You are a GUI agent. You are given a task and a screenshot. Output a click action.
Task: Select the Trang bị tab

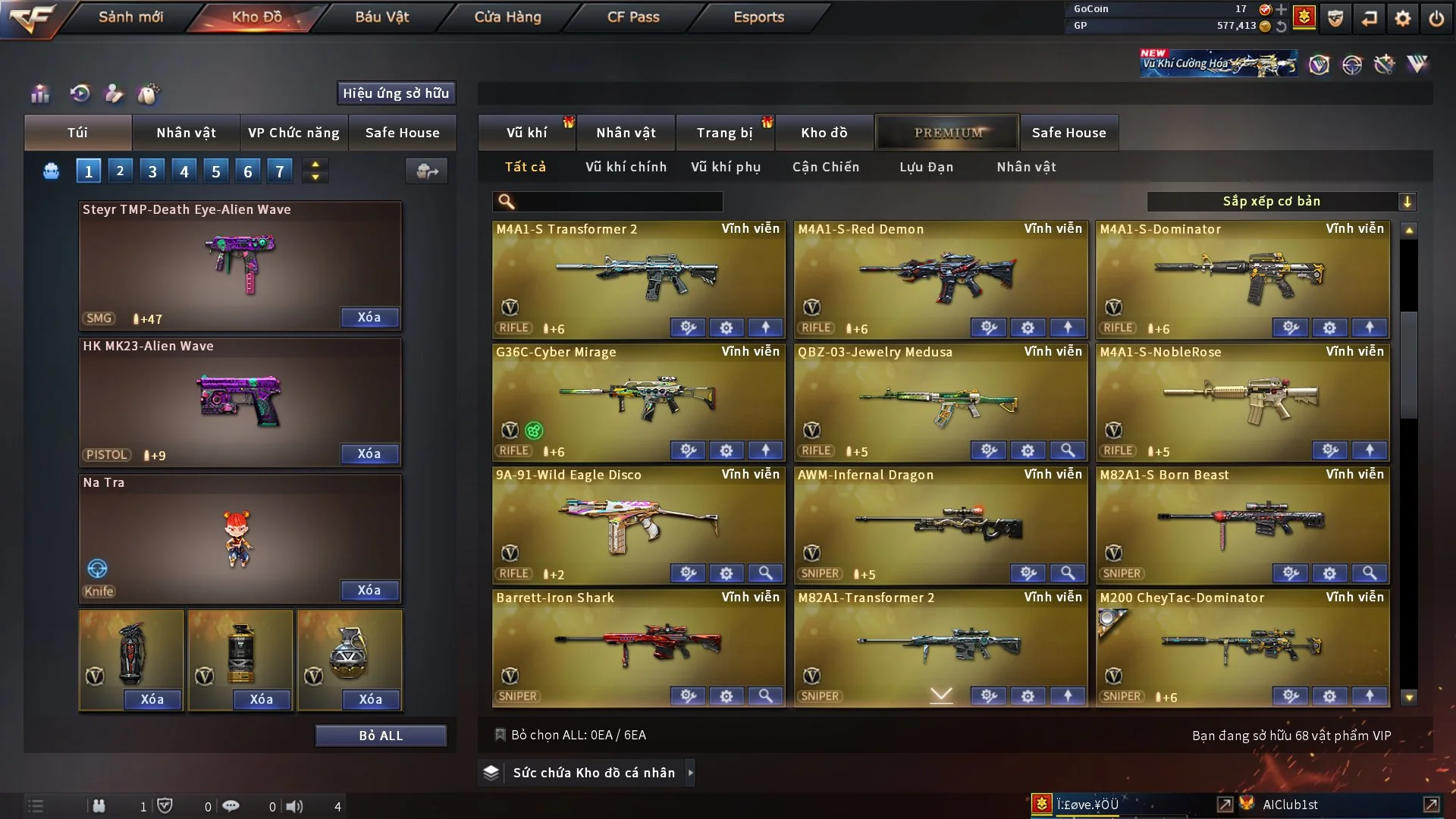(724, 133)
